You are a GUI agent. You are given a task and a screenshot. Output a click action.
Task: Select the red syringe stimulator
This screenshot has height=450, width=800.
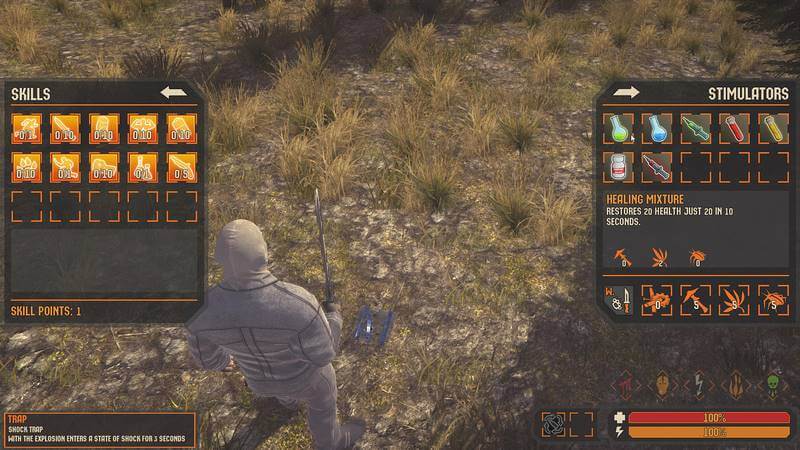[x=657, y=167]
